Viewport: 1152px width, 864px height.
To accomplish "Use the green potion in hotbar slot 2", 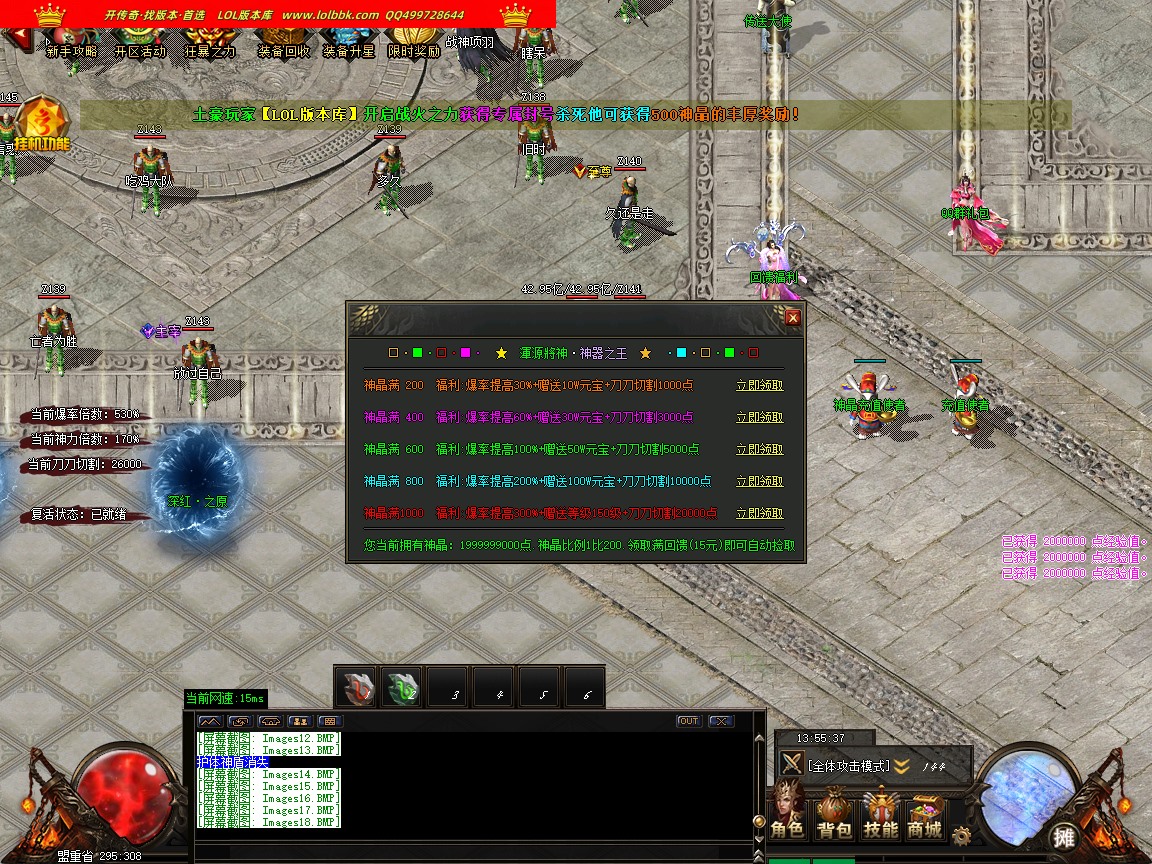I will [x=402, y=687].
